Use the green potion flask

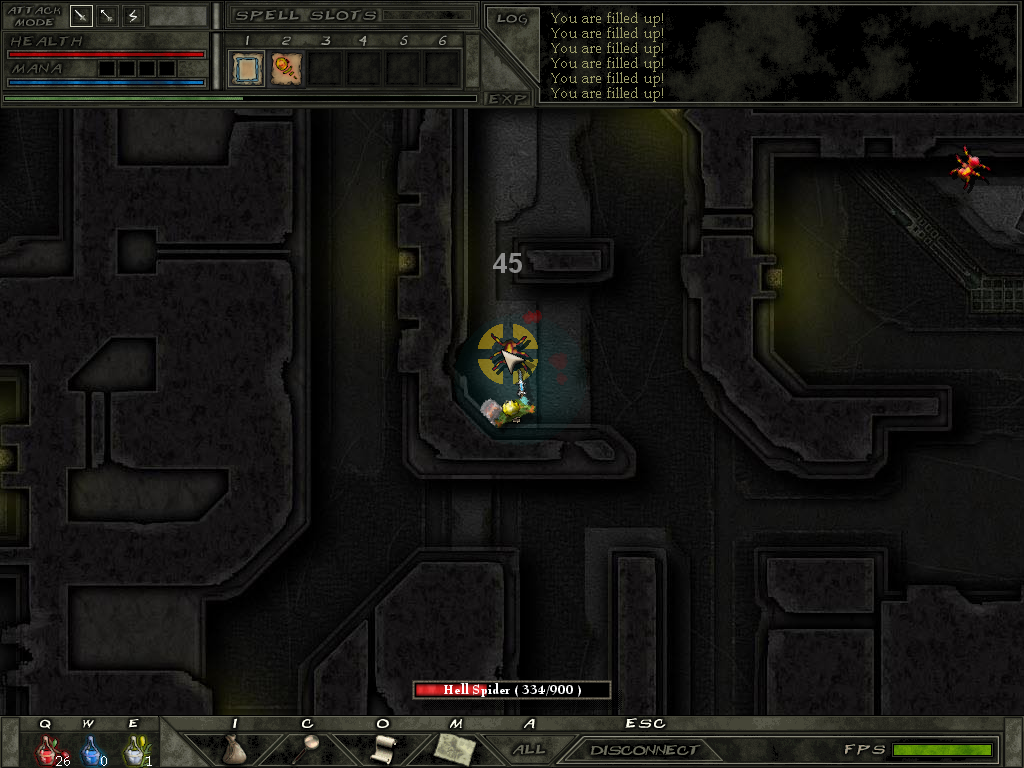coord(134,749)
